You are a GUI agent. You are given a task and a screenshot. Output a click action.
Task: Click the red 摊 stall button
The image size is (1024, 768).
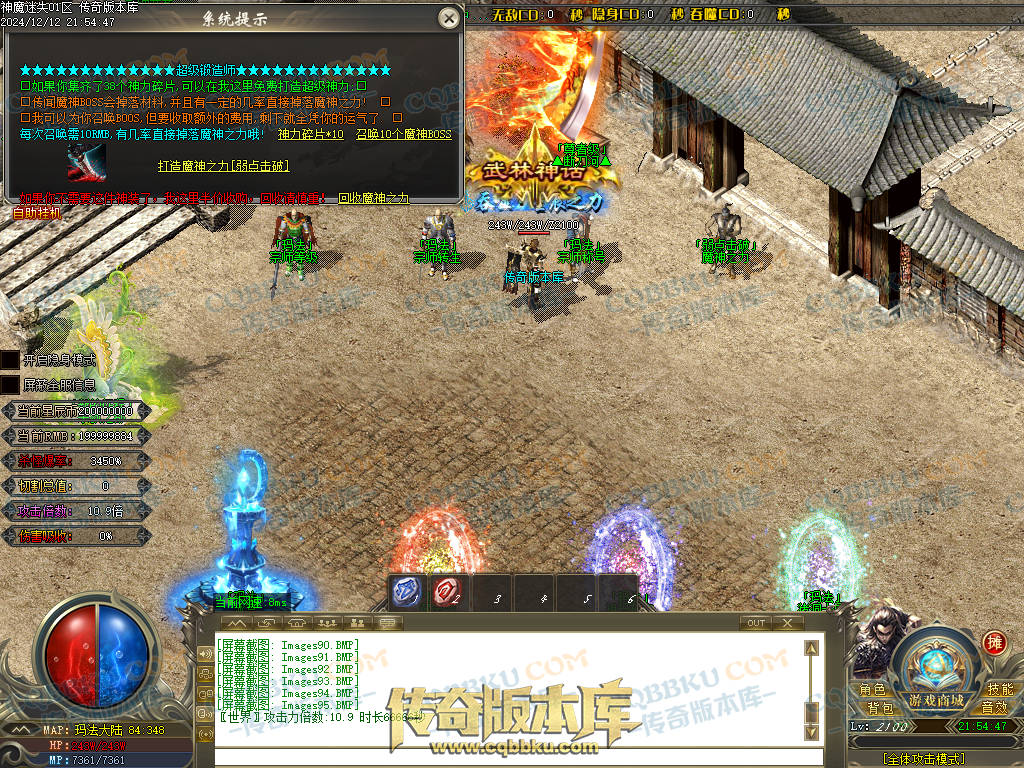pos(994,642)
